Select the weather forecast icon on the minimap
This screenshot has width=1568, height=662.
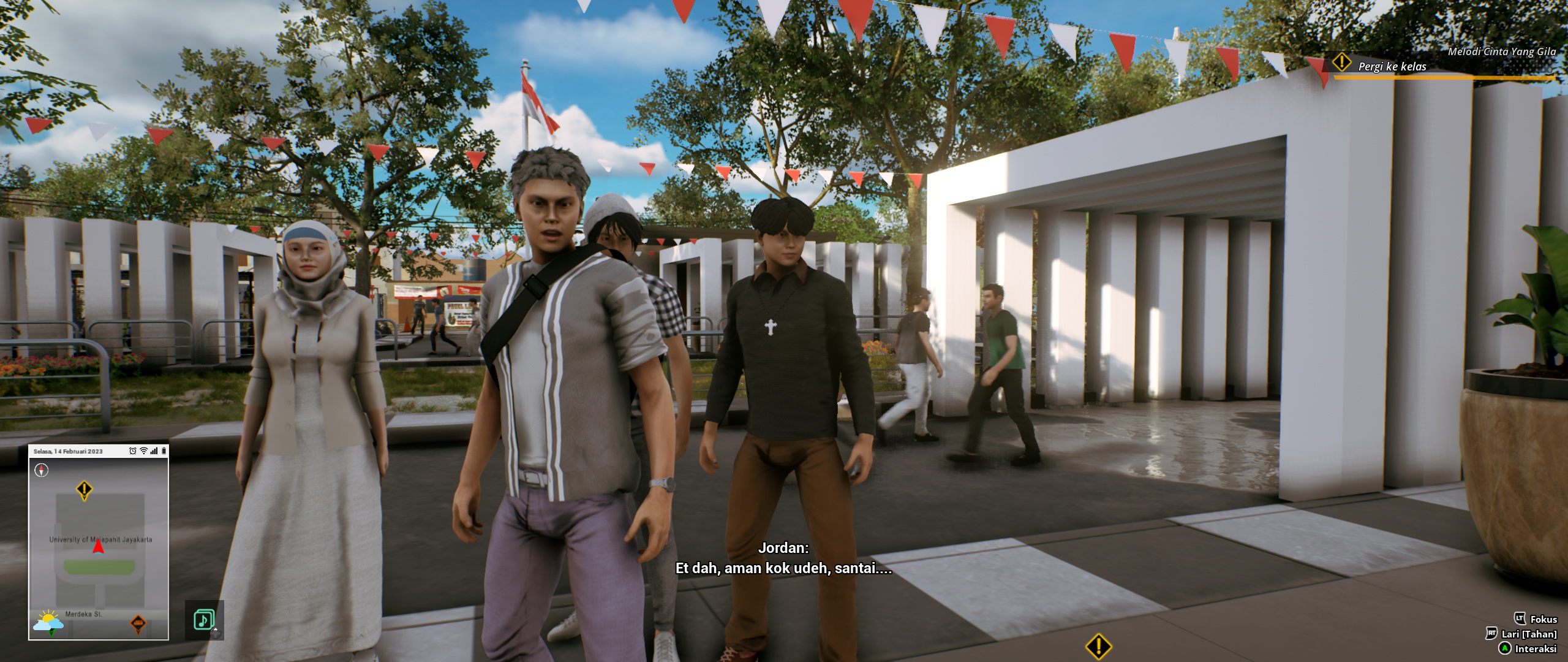[x=48, y=621]
